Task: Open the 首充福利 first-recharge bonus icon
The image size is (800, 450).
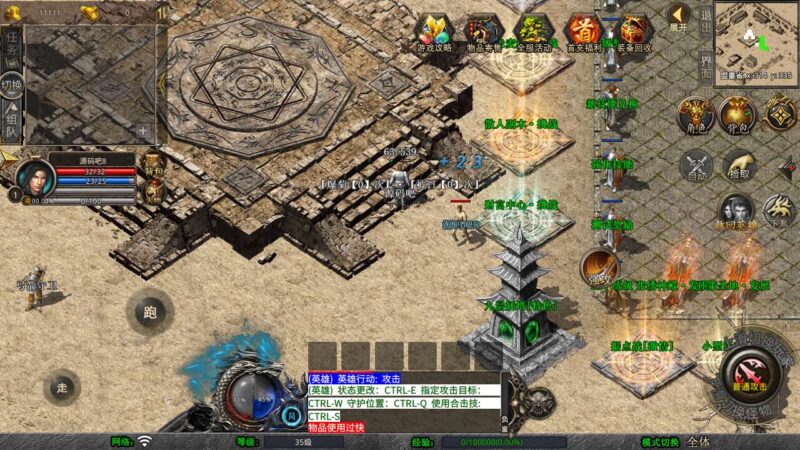Action: pos(582,31)
